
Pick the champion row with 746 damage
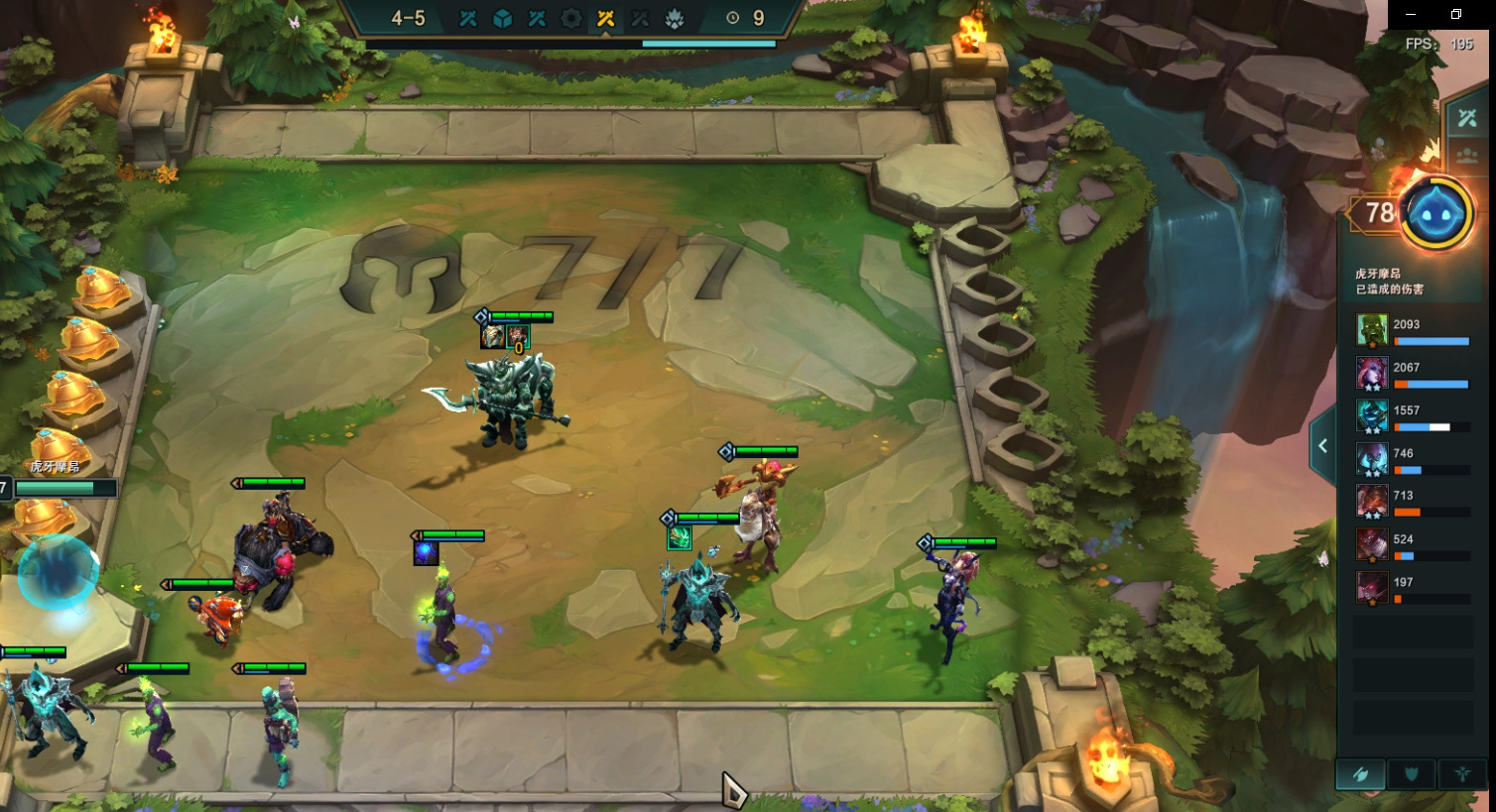(x=1413, y=460)
